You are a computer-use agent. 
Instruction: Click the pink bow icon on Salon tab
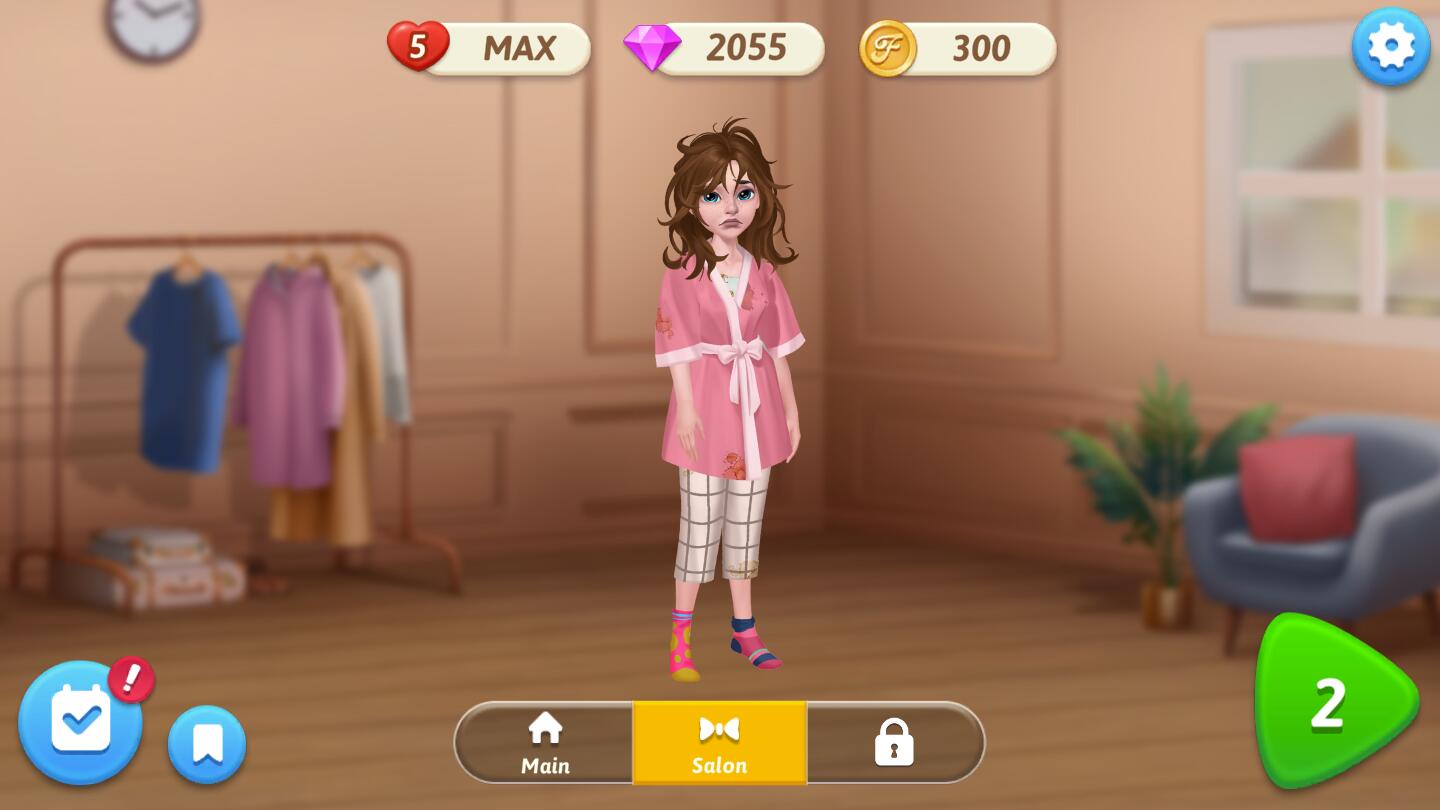click(x=719, y=727)
